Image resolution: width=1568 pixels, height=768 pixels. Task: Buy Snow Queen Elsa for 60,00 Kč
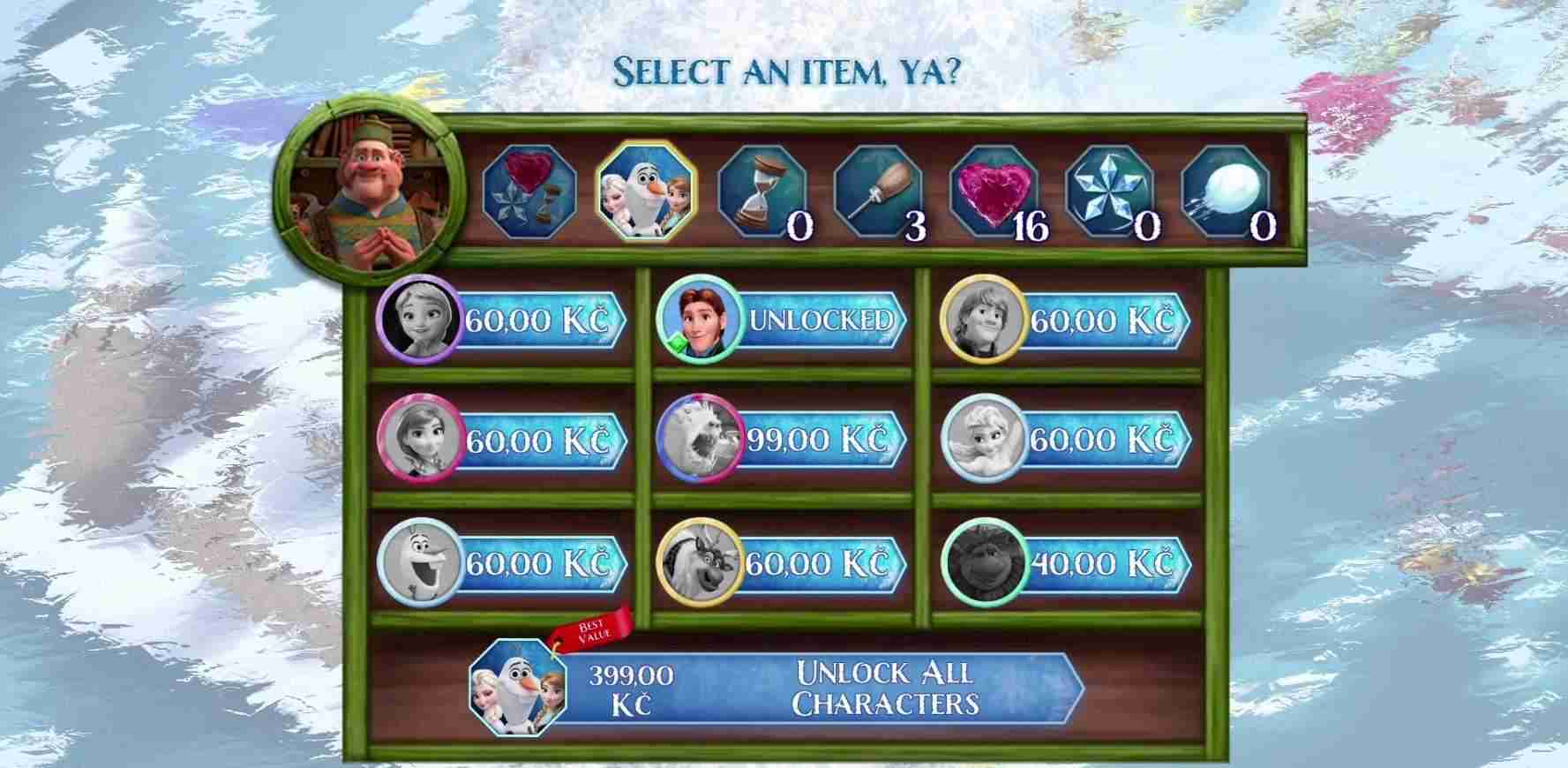click(1066, 440)
